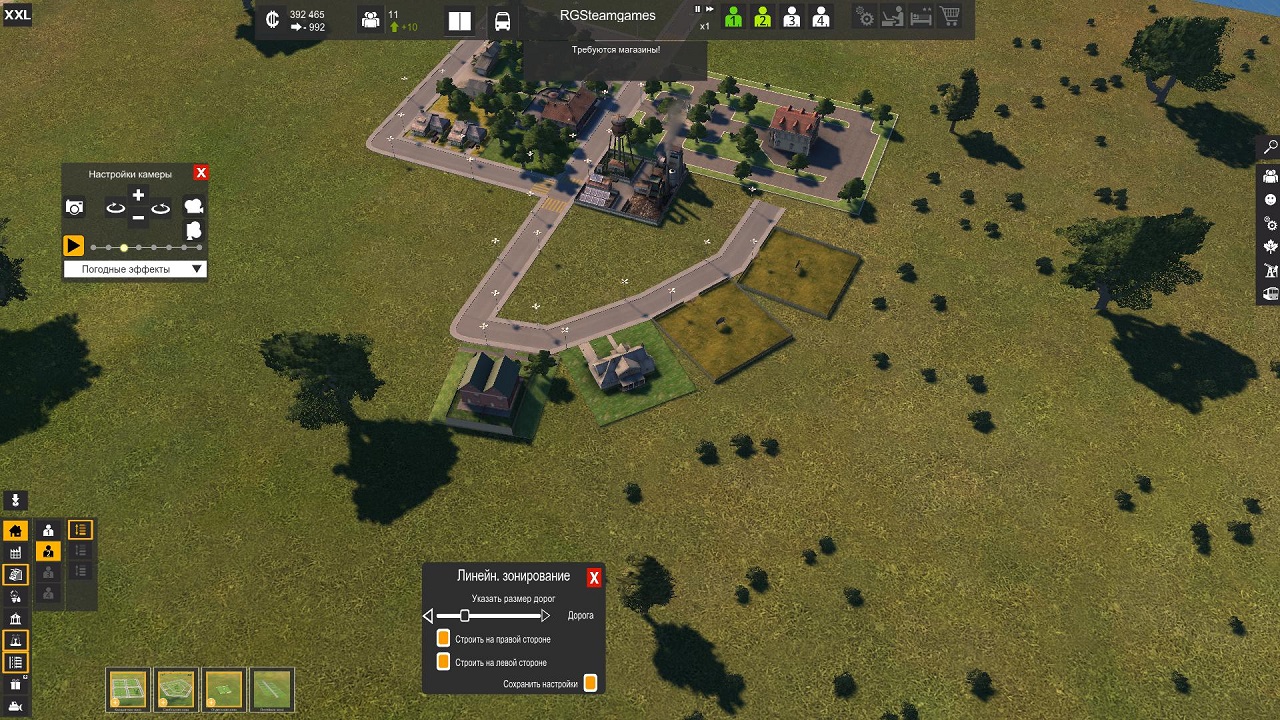Screen dimensions: 1280x720
Task: Toggle the Сохранить настройки checkbox
Action: tap(590, 684)
